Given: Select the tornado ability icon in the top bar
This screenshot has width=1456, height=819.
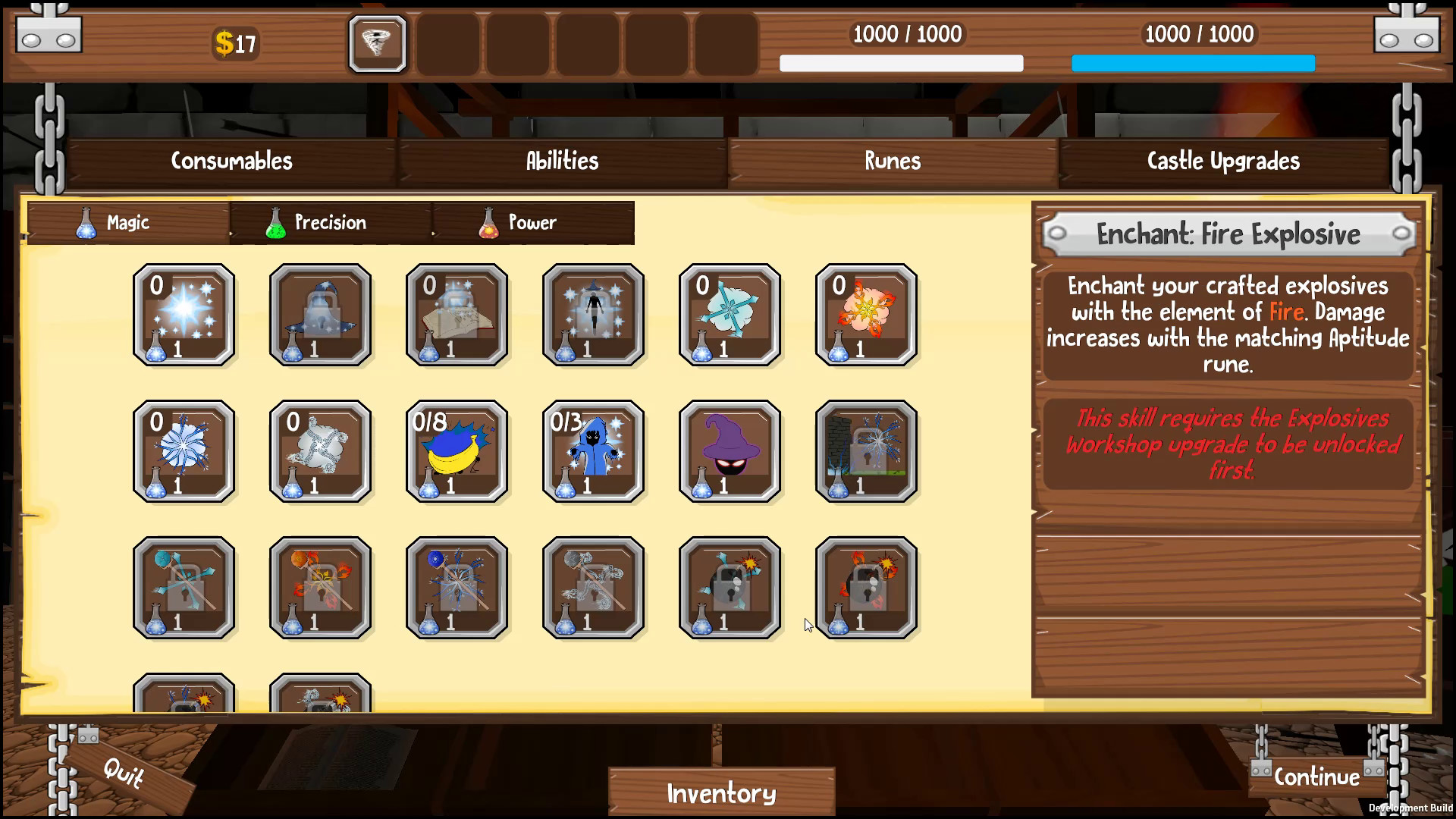Looking at the screenshot, I should (377, 44).
